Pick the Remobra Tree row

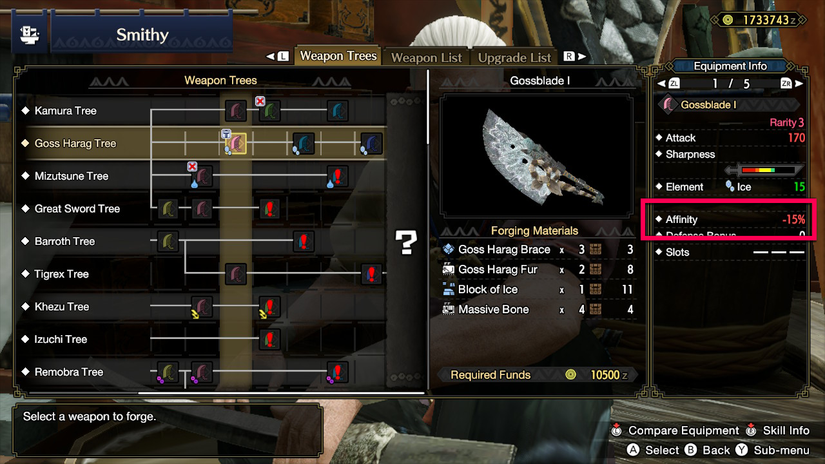click(x=68, y=372)
